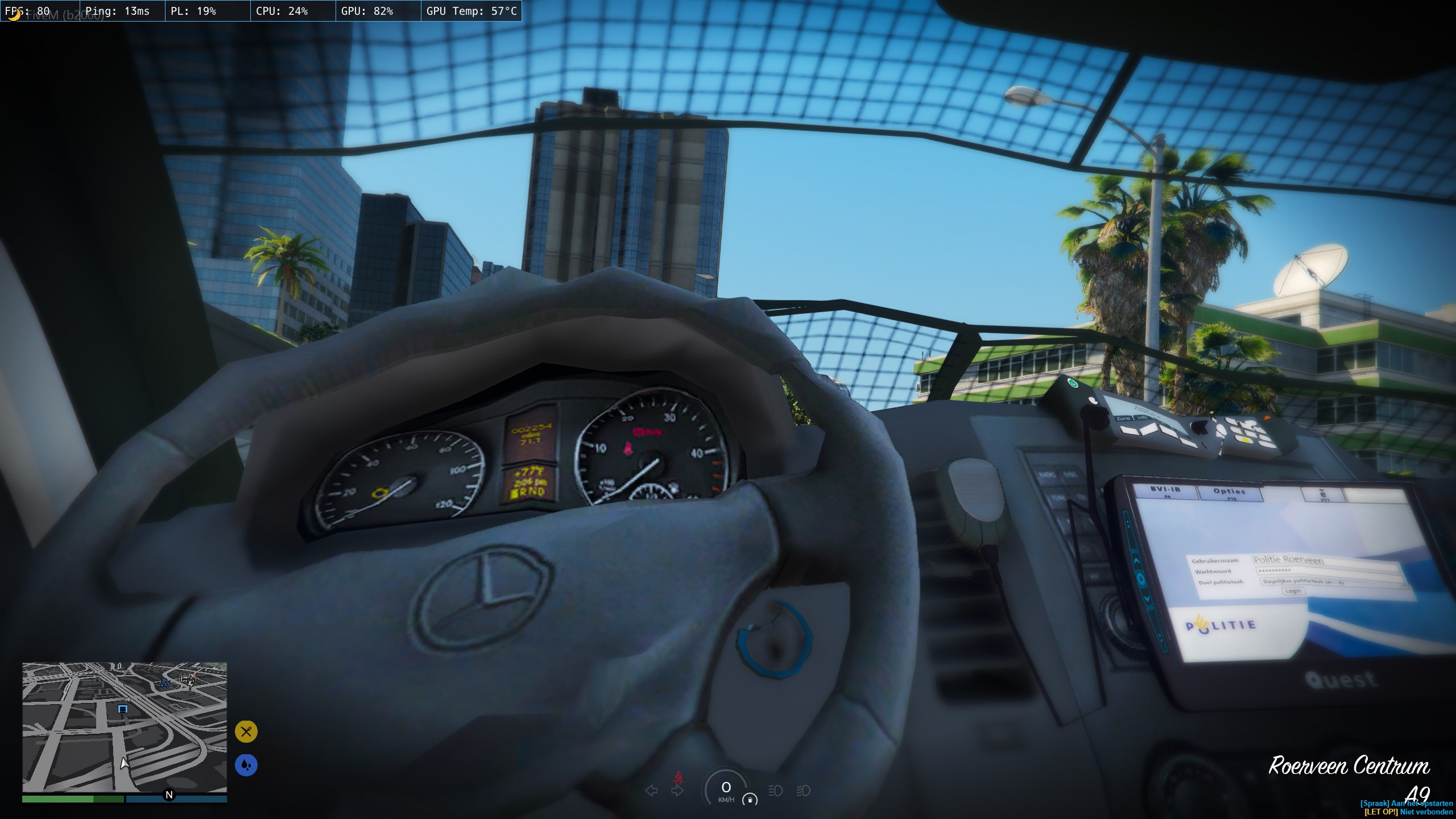Click the red seatbelt warning icon

pos(677,777)
